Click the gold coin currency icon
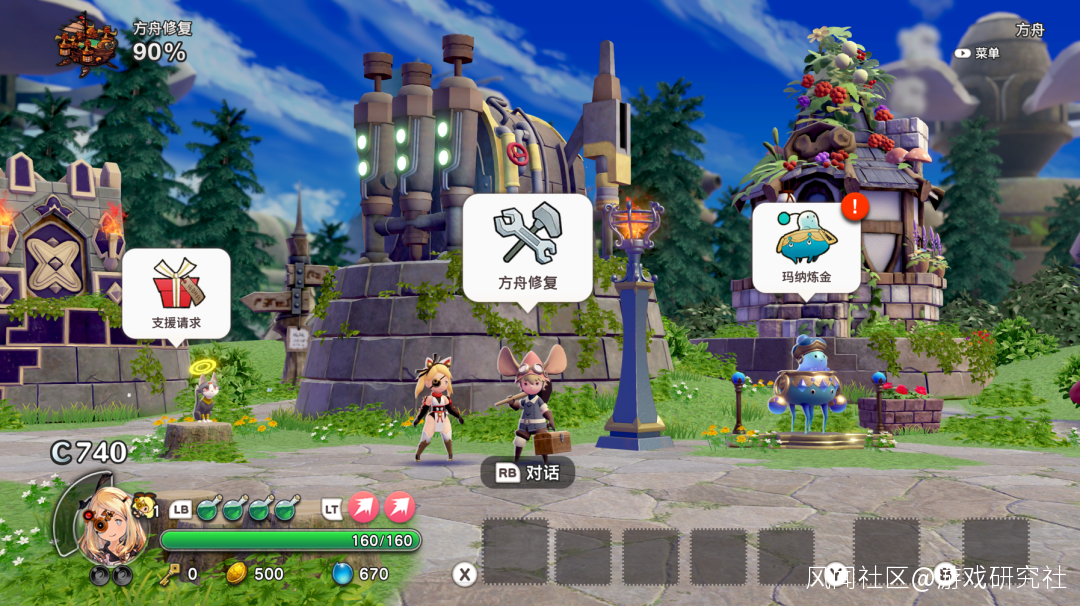1080x606 pixels. coord(237,573)
